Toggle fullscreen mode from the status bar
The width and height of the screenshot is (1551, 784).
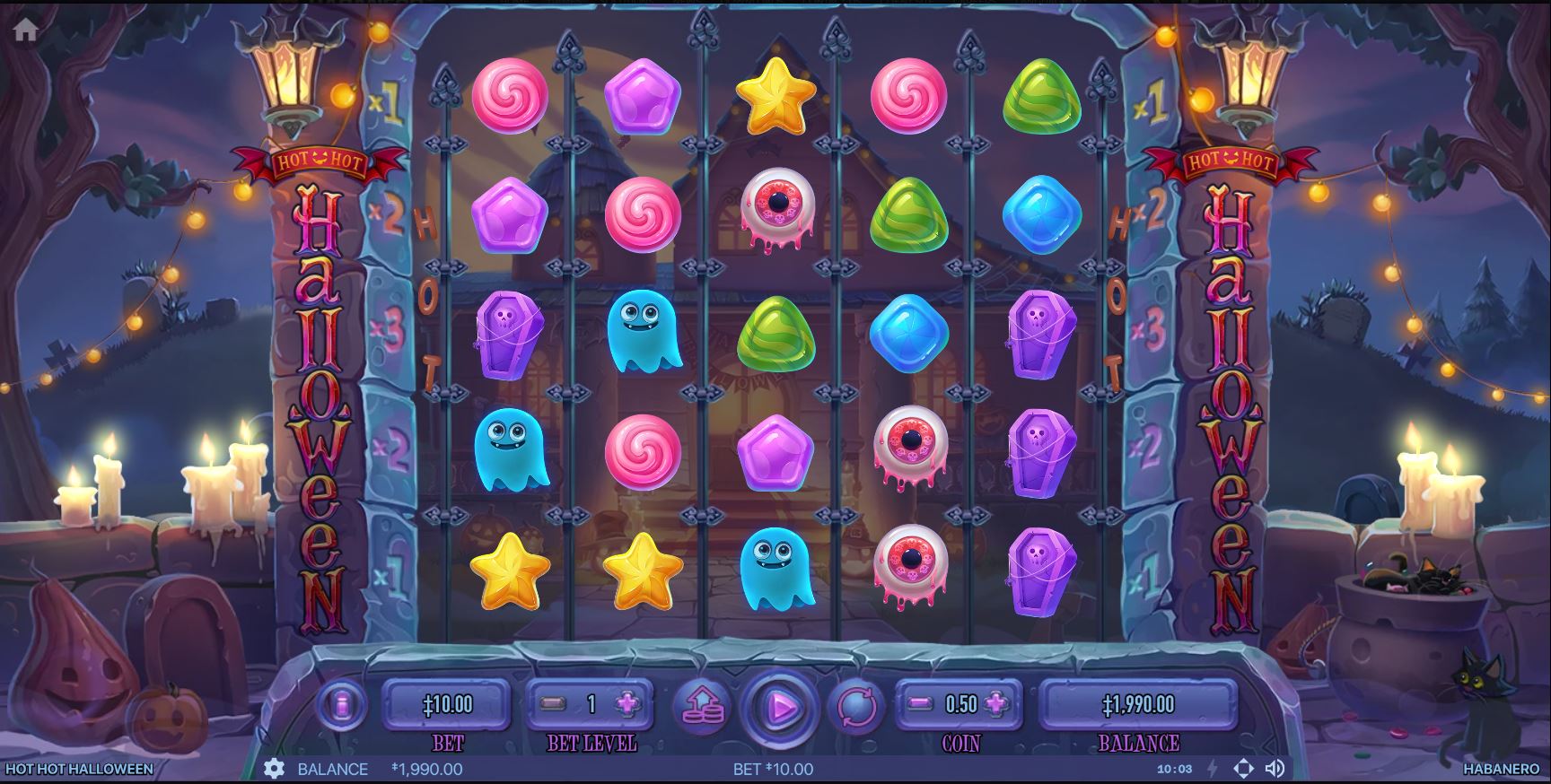[1244, 768]
